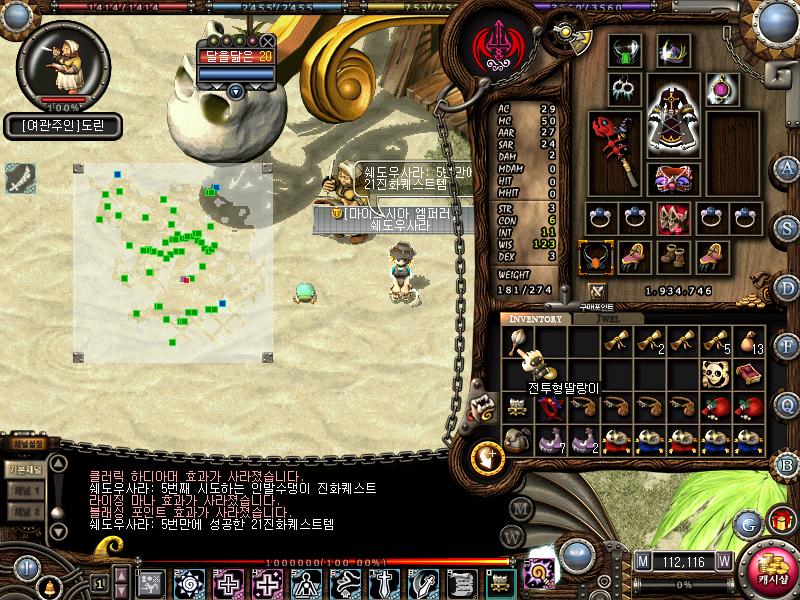This screenshot has width=800, height=600.
Task: Click the round A button
Action: (x=788, y=168)
